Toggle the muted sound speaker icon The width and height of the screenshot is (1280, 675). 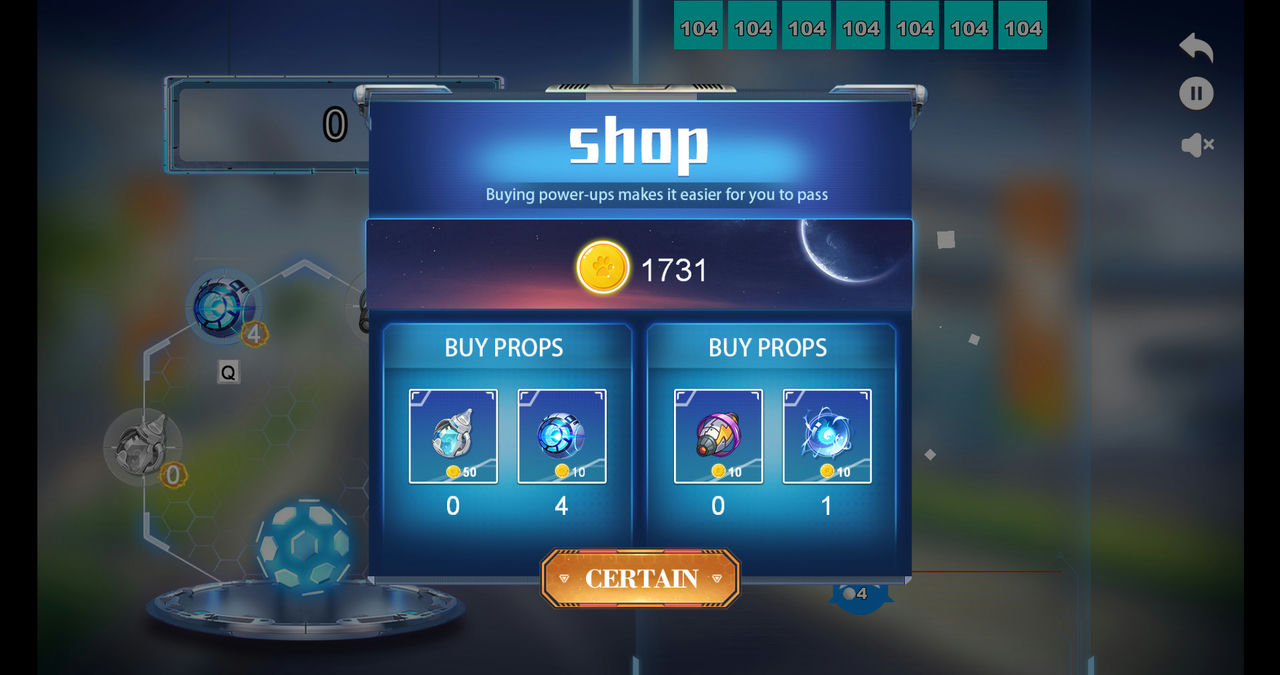pyautogui.click(x=1197, y=145)
